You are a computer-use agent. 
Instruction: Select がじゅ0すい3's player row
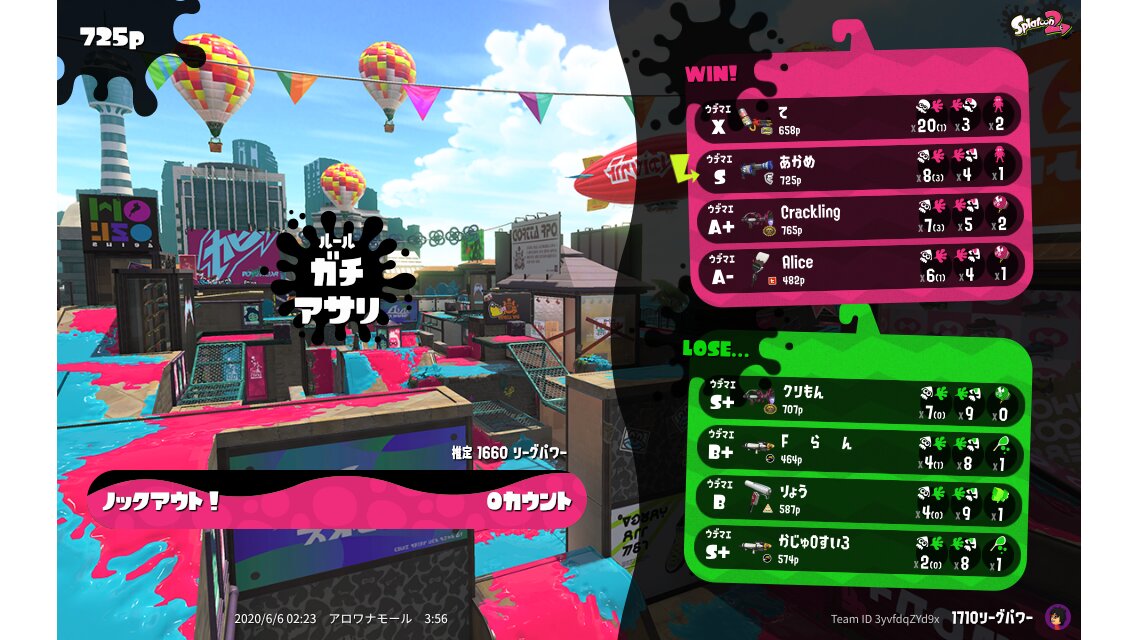(x=858, y=549)
